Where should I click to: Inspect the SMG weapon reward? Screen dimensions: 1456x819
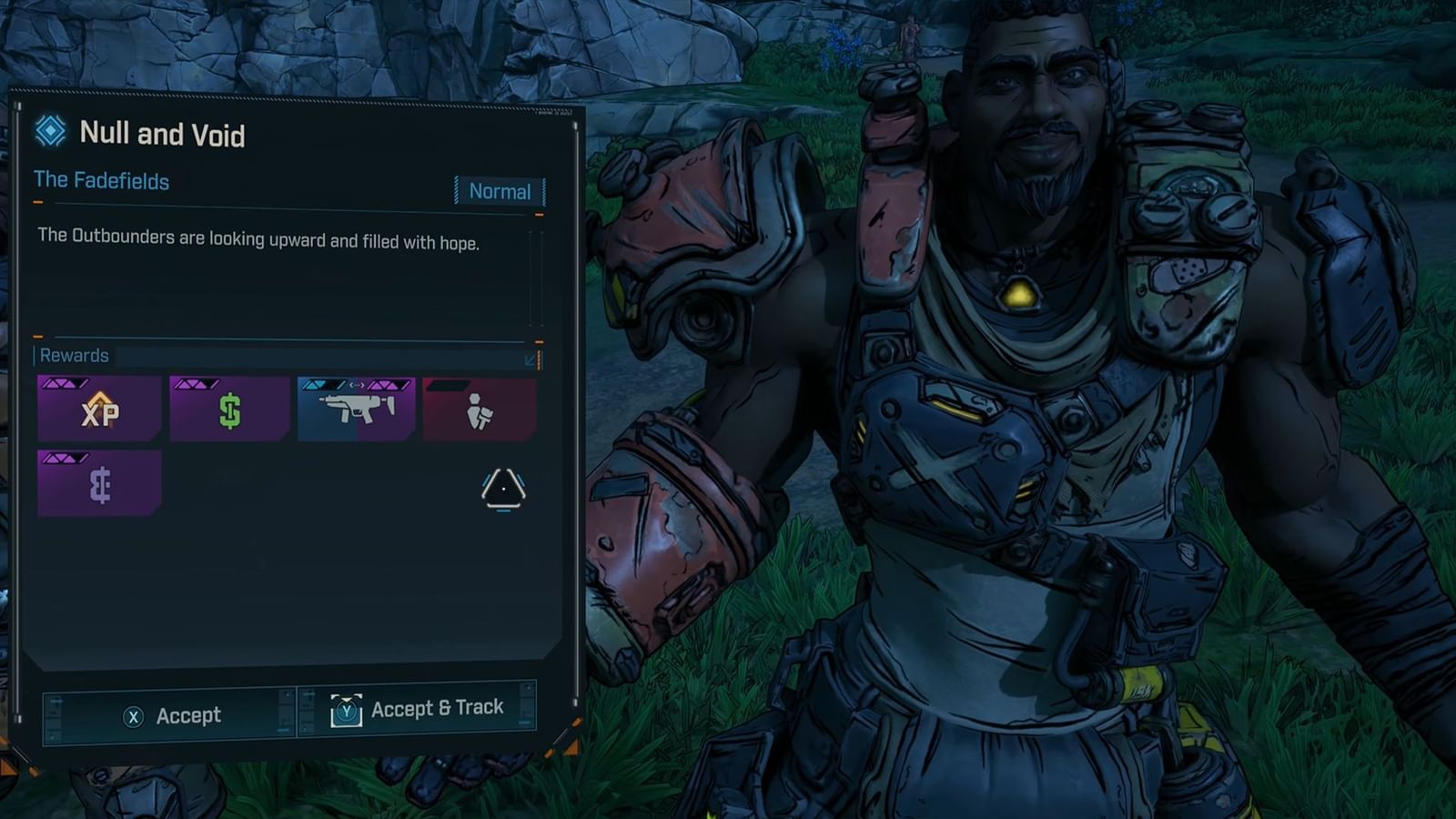coord(359,409)
